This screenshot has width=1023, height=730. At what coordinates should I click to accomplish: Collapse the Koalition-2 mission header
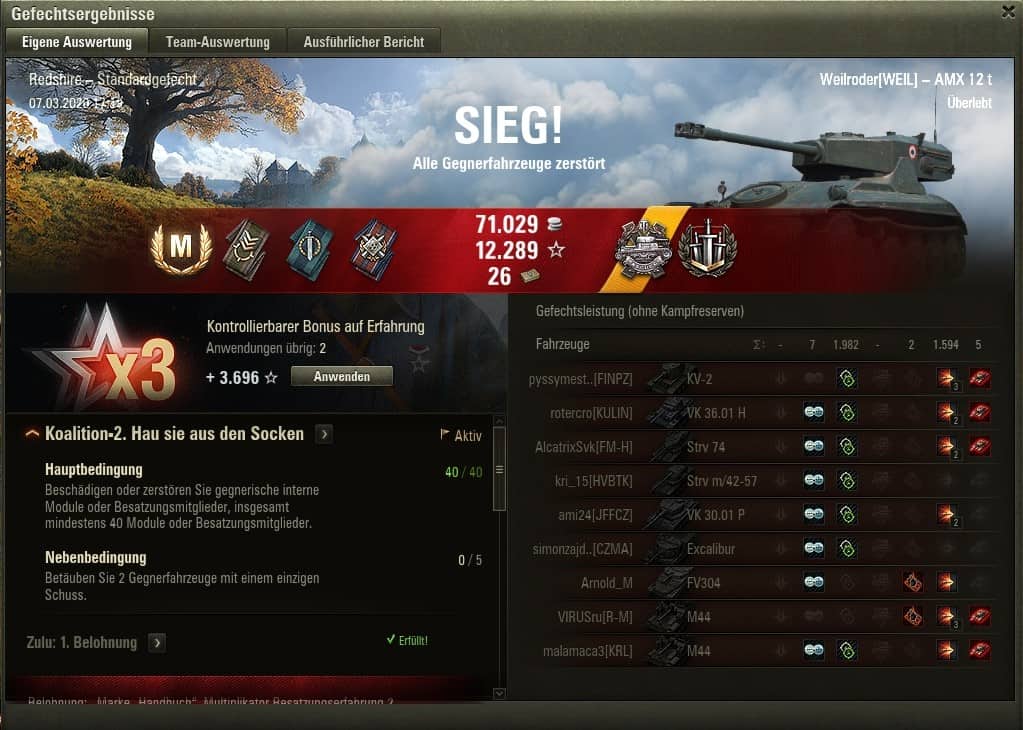(x=33, y=434)
